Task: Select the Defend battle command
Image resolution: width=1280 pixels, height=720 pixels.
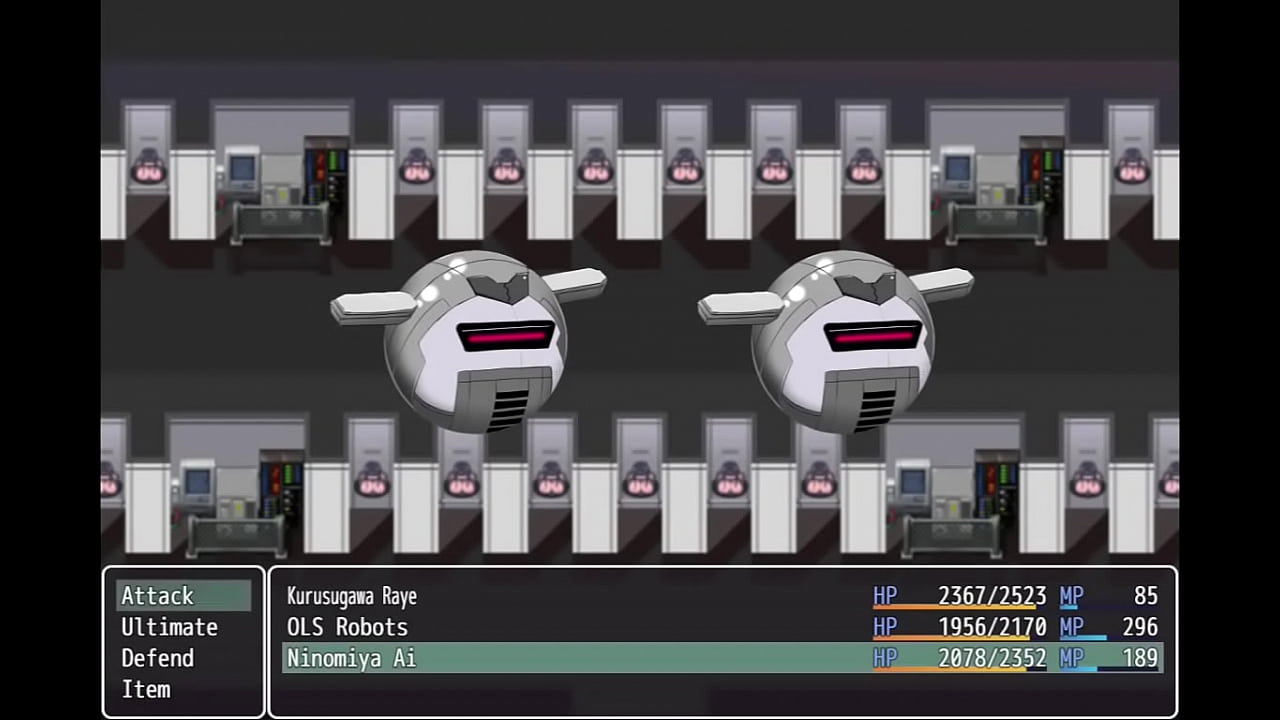Action: pos(157,658)
